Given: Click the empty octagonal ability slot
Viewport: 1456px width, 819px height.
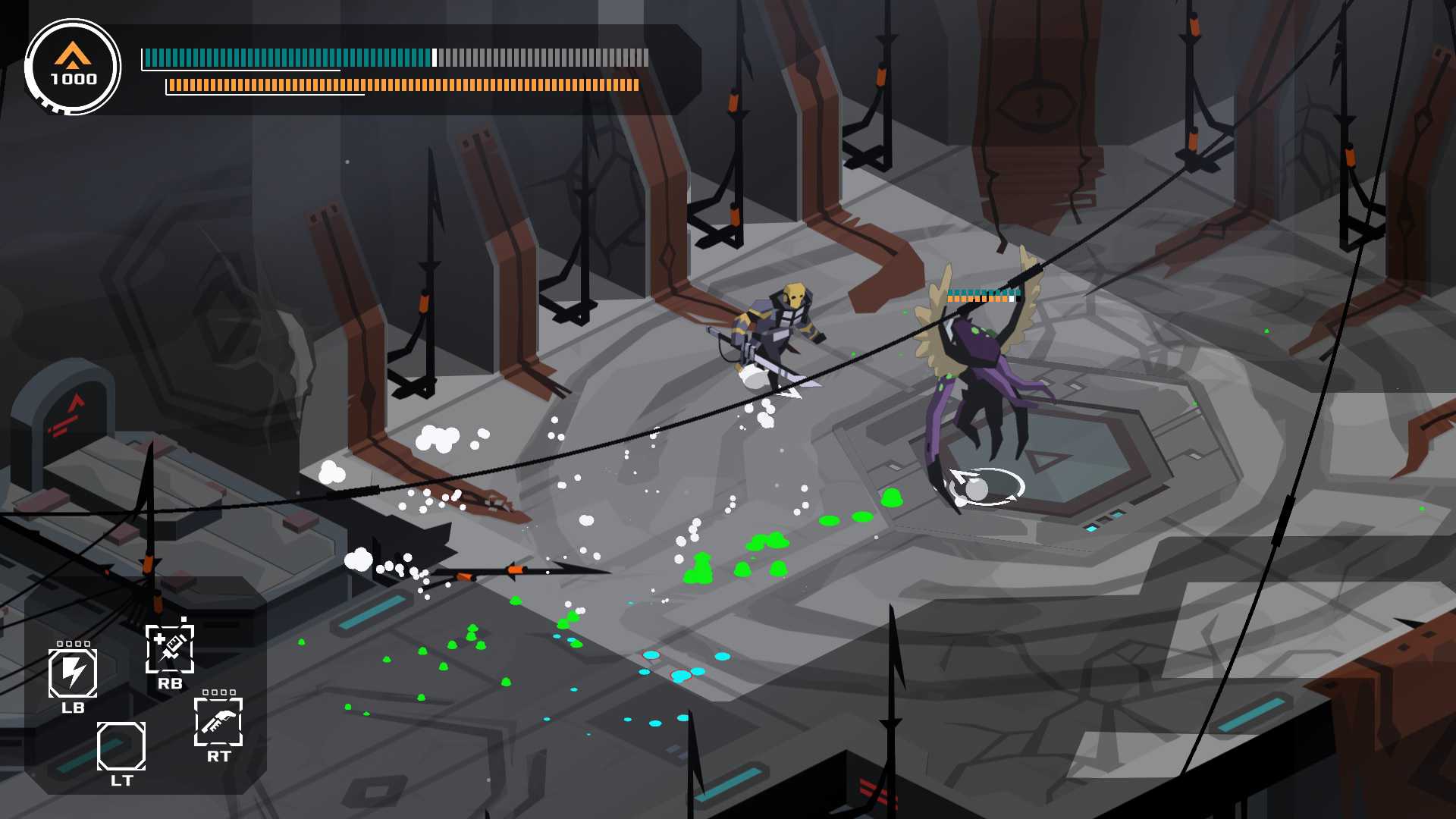Looking at the screenshot, I should point(121,745).
